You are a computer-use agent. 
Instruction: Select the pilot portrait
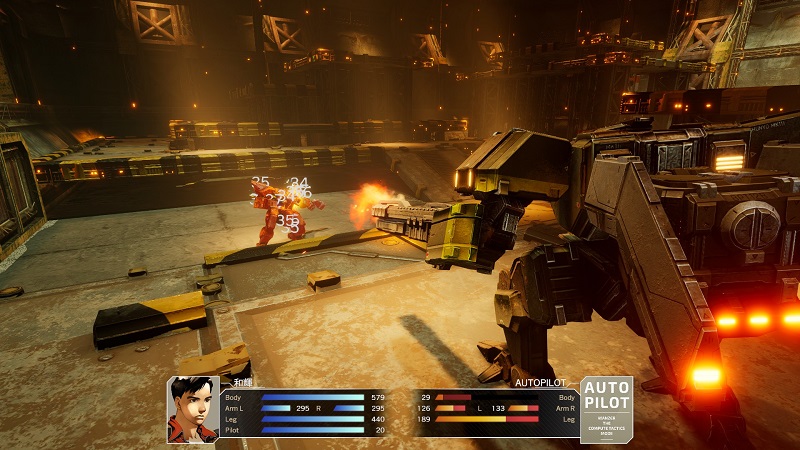193,409
